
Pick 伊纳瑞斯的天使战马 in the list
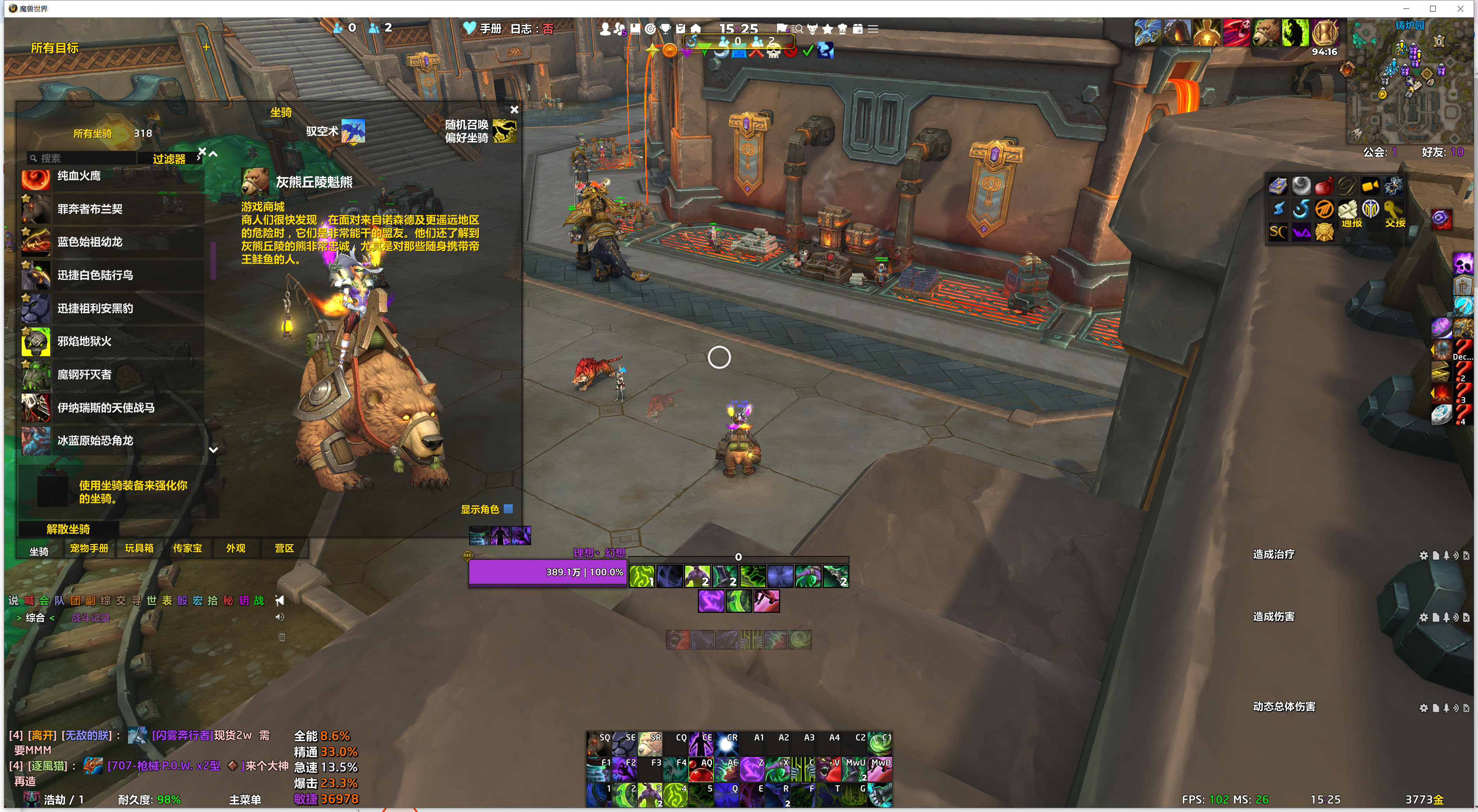pos(113,408)
